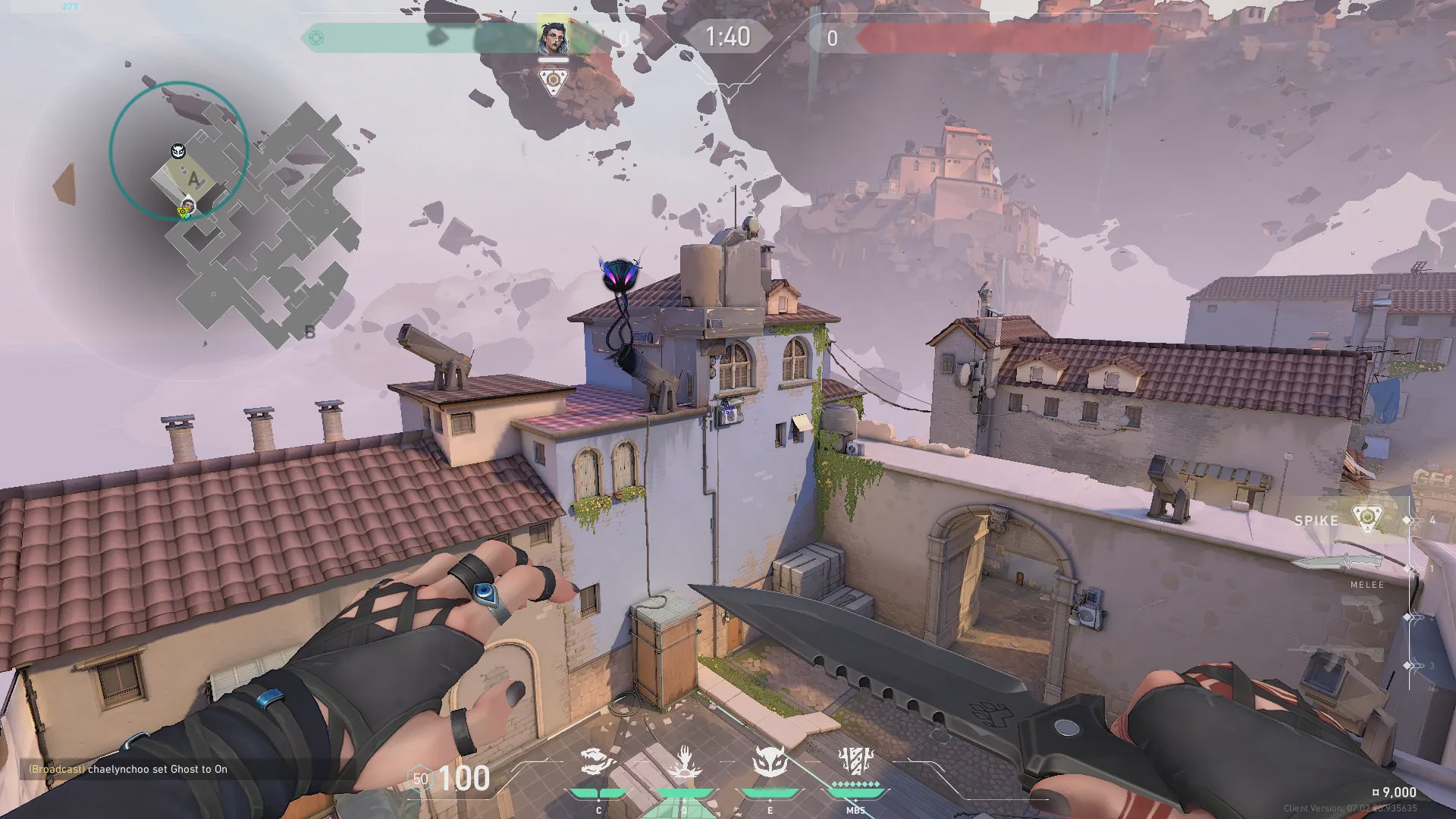Screen dimensions: 1456x819
Task: Select the Fade agent portrait
Action: 553,37
